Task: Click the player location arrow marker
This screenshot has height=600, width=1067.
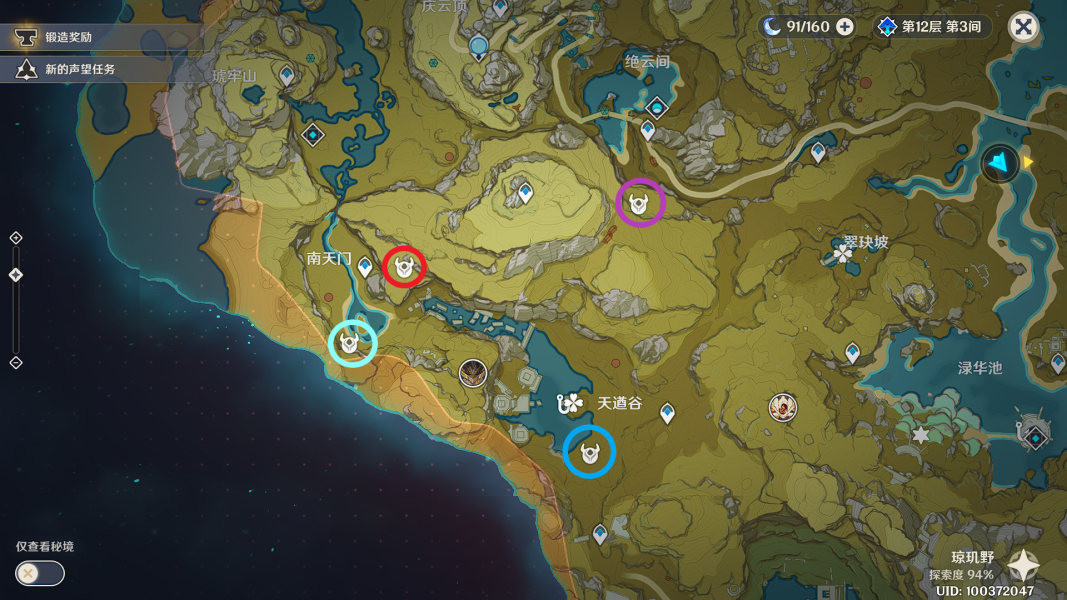Action: point(1000,162)
